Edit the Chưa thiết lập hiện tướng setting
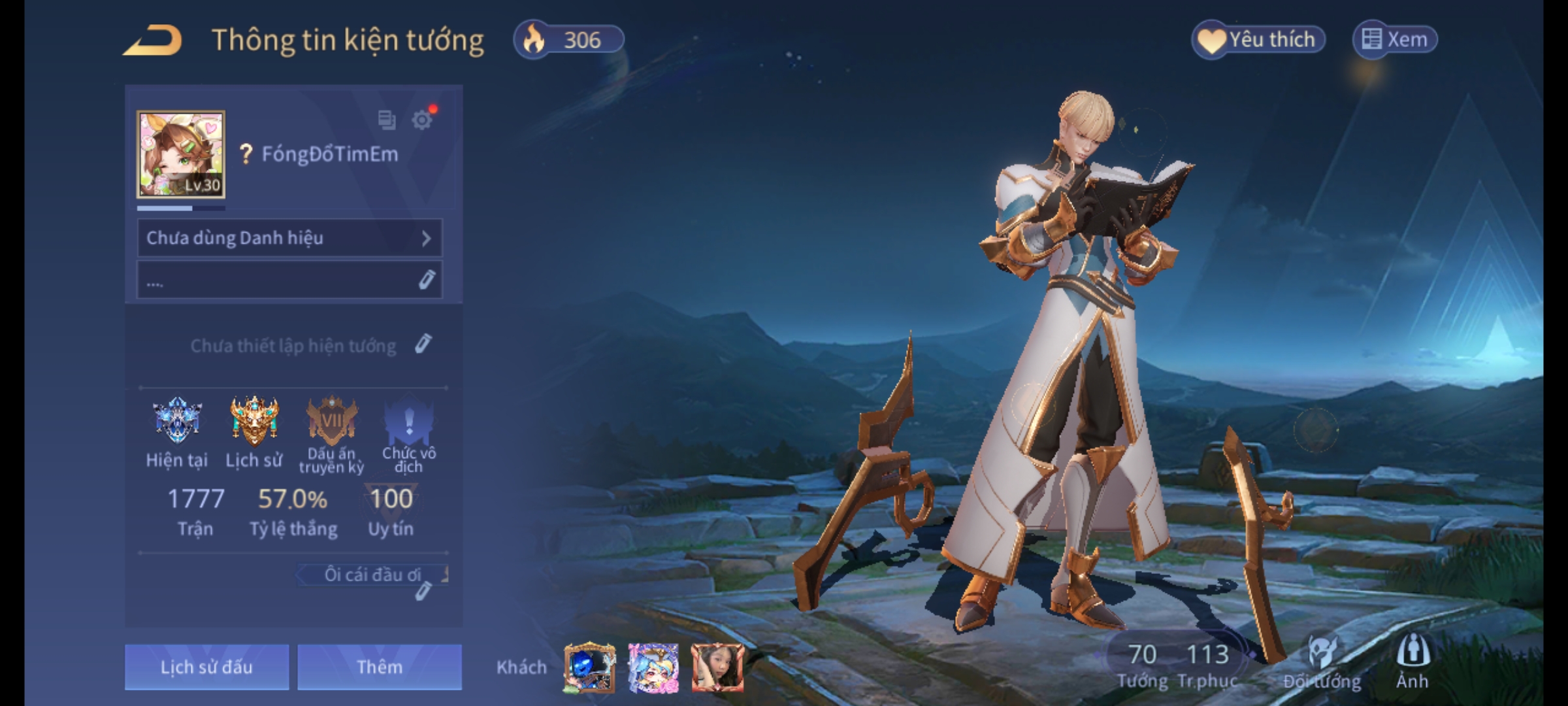The image size is (1568, 706). (423, 344)
